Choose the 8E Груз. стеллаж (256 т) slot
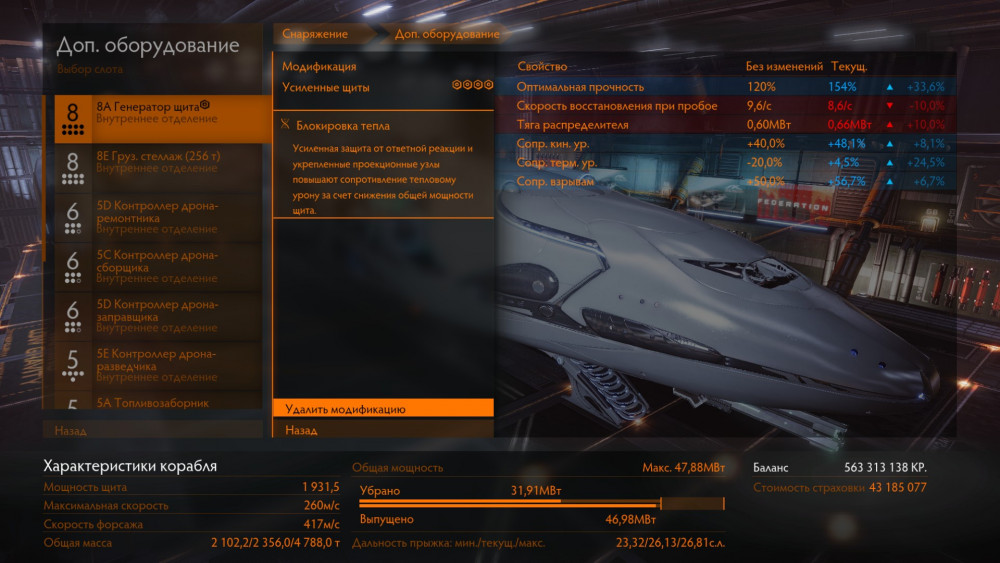Screen dimensions: 1000x563 point(160,168)
